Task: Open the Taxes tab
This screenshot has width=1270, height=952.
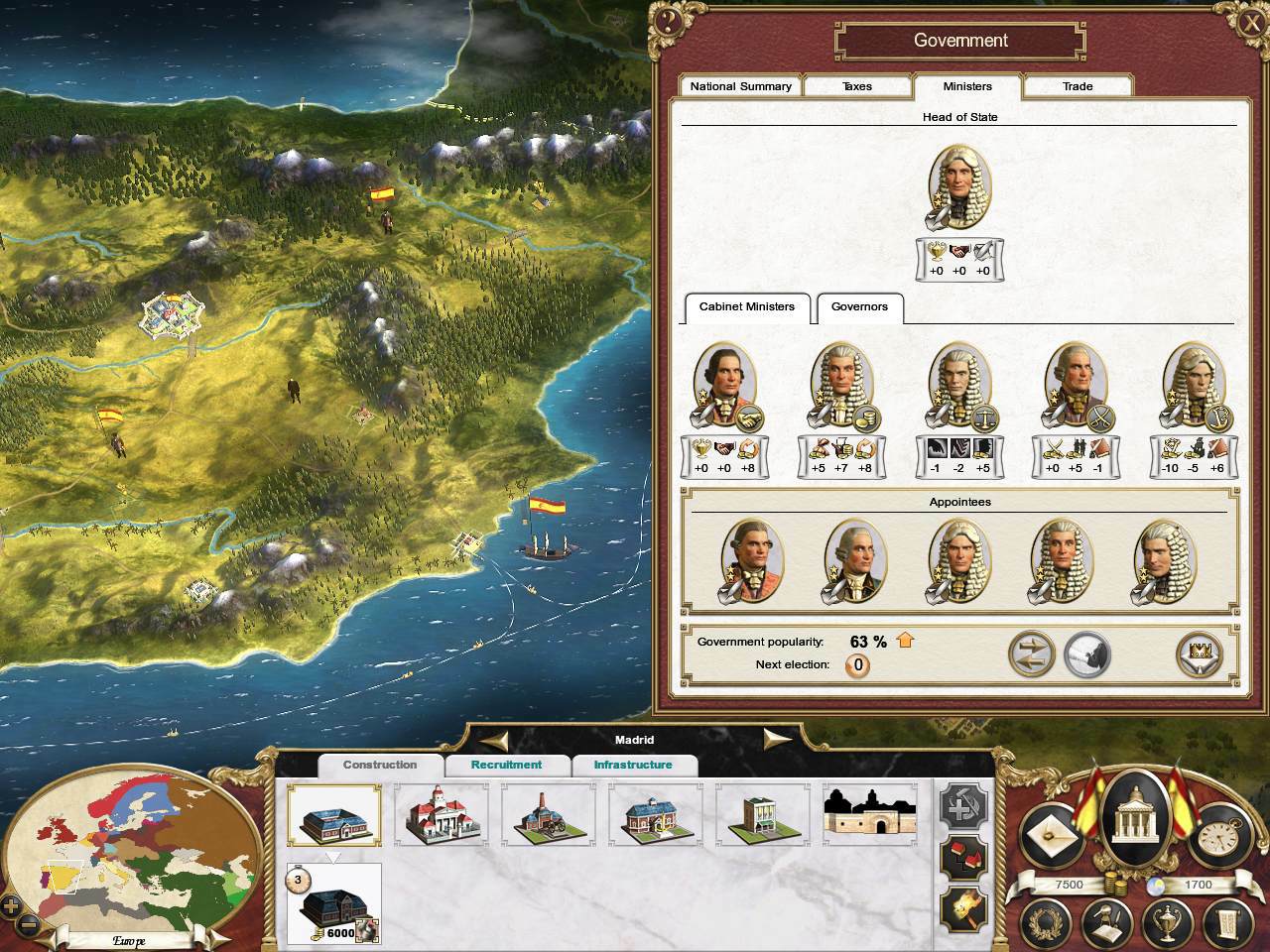Action: coord(857,86)
